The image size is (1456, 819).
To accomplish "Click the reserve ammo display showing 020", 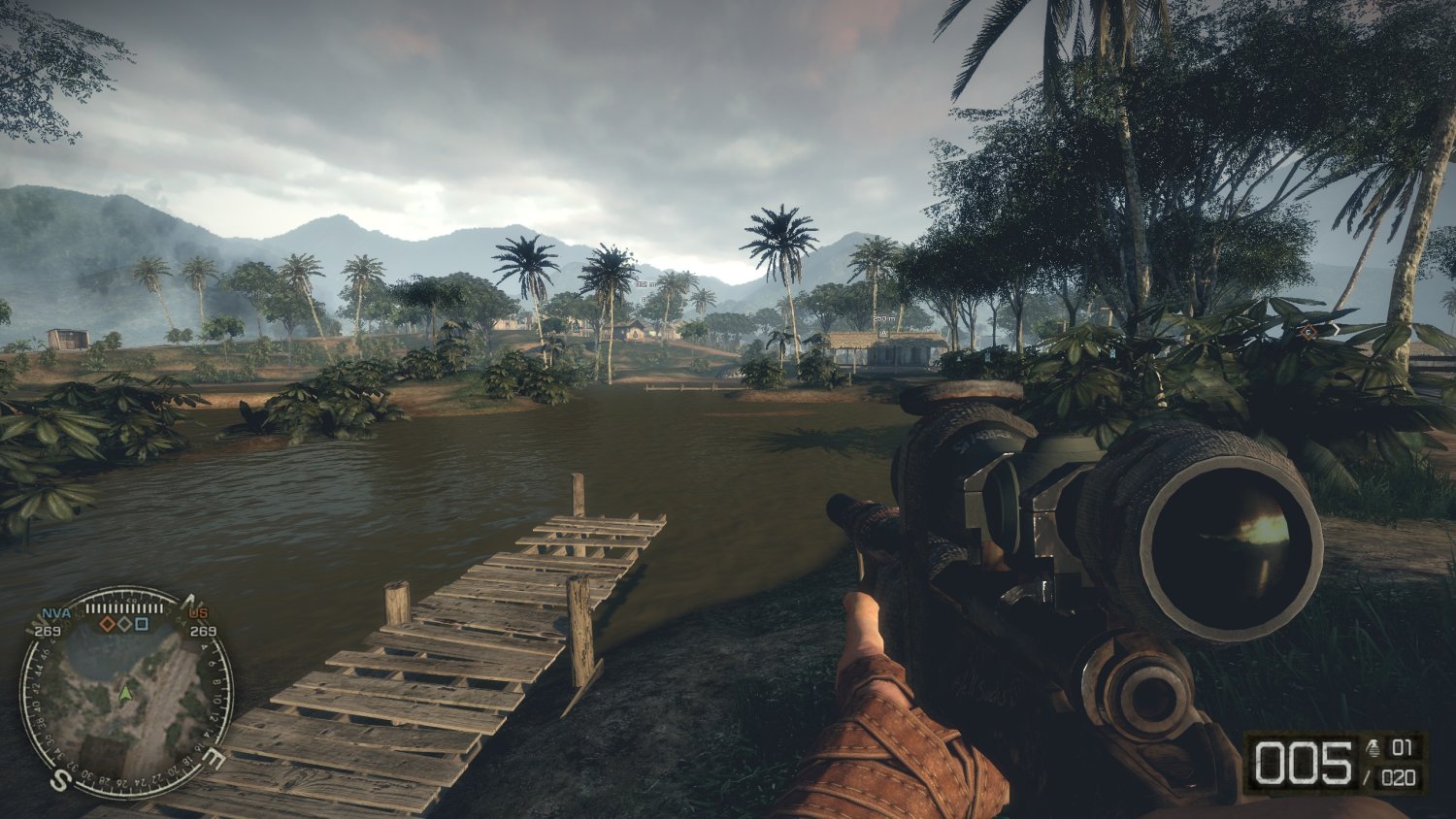I will 1399,776.
